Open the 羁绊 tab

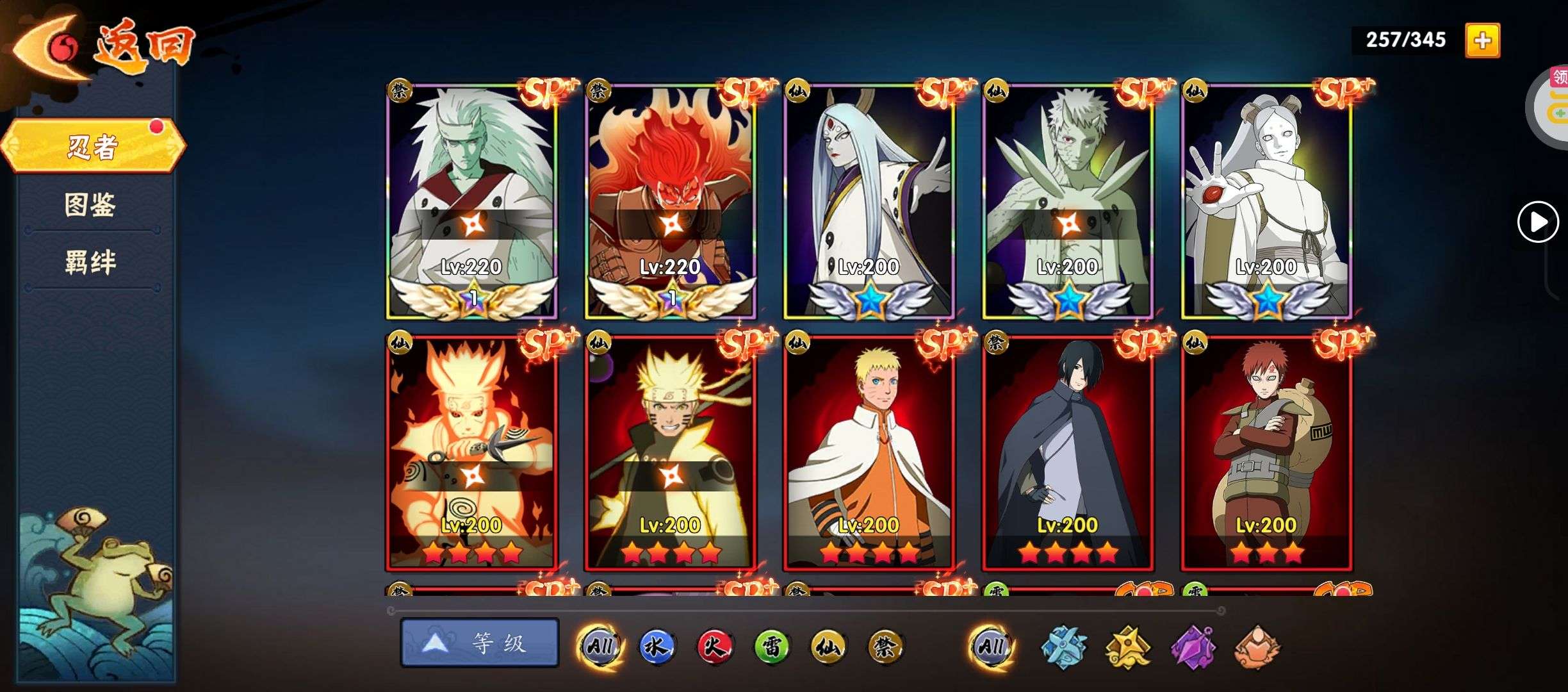coord(90,262)
